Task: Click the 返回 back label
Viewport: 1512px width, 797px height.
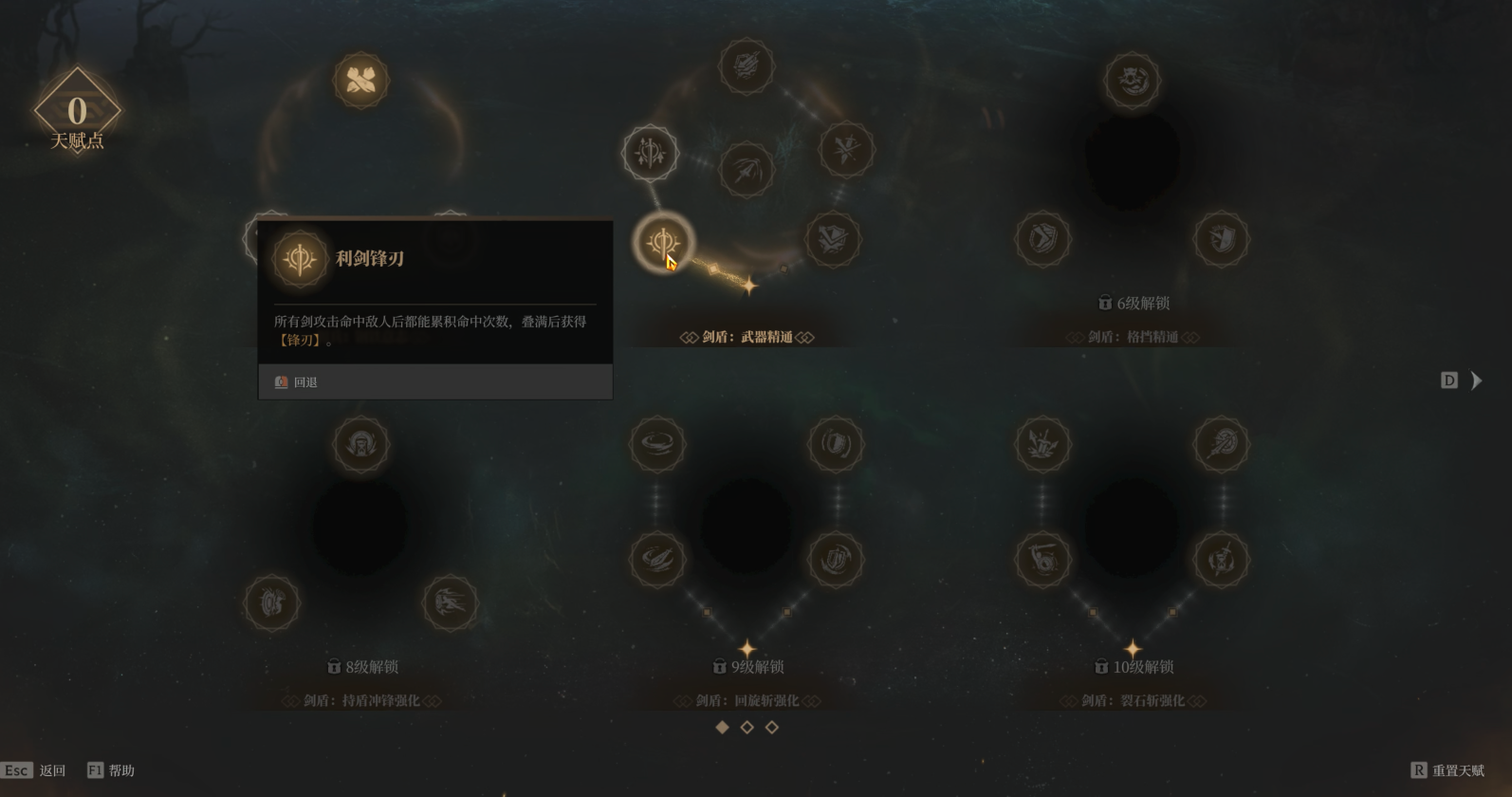Action: (x=52, y=770)
